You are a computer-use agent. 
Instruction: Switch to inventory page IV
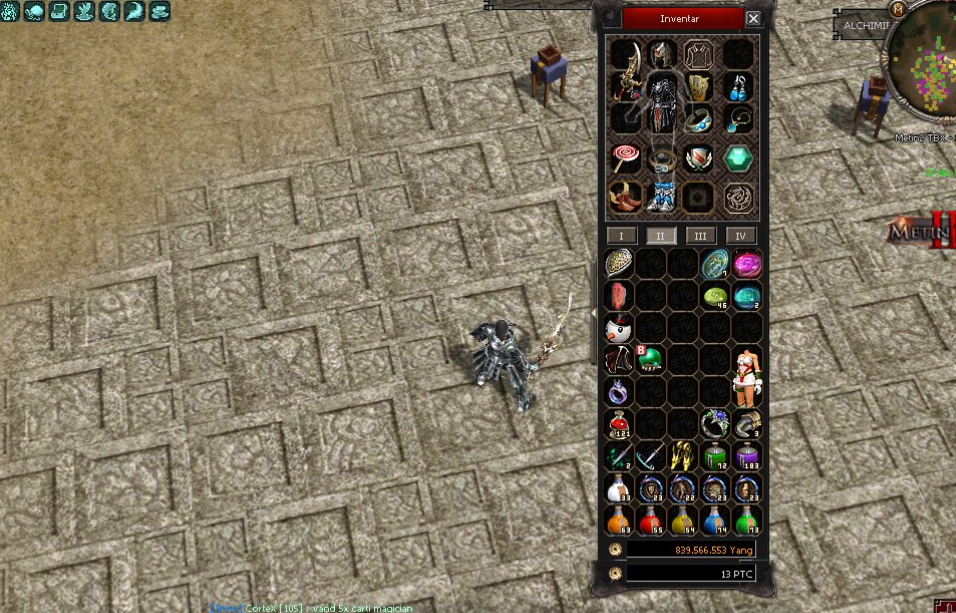pyautogui.click(x=740, y=236)
